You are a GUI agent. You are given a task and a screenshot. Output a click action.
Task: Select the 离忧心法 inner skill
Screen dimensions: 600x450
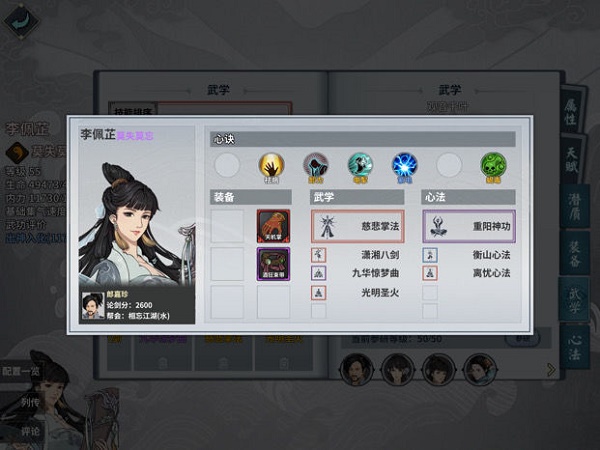click(x=470, y=273)
